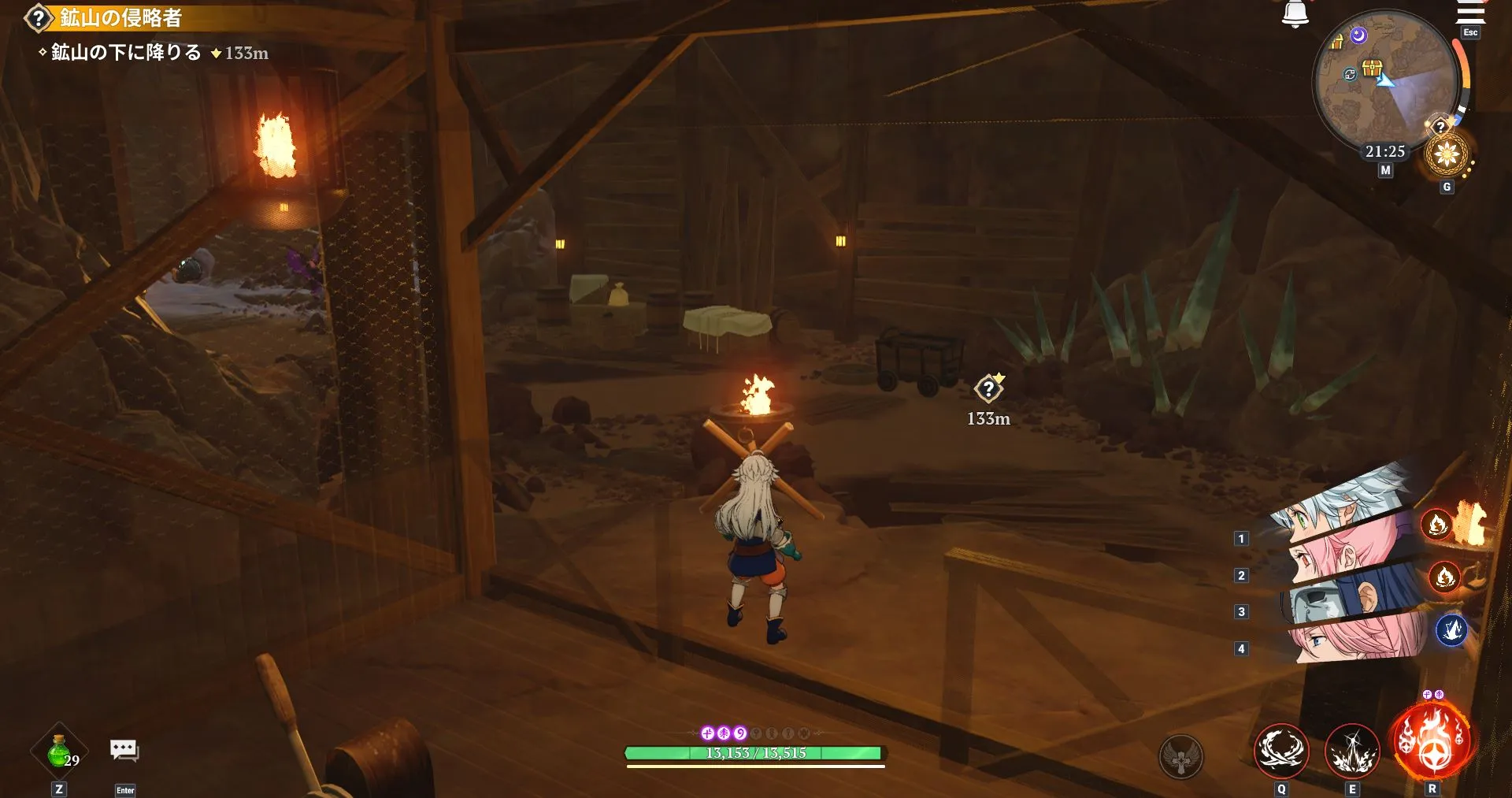Open the Esc game menu
Image resolution: width=1512 pixels, height=798 pixels.
click(1469, 32)
